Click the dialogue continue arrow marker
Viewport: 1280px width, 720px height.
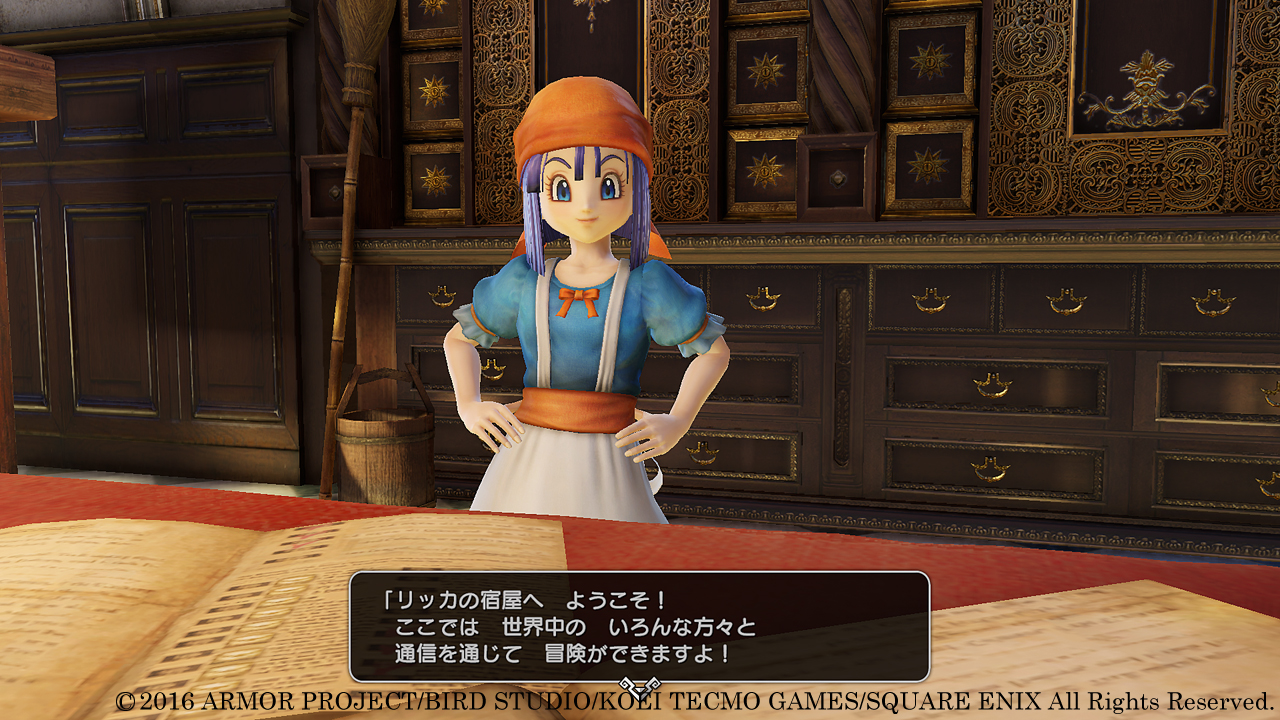click(638, 686)
